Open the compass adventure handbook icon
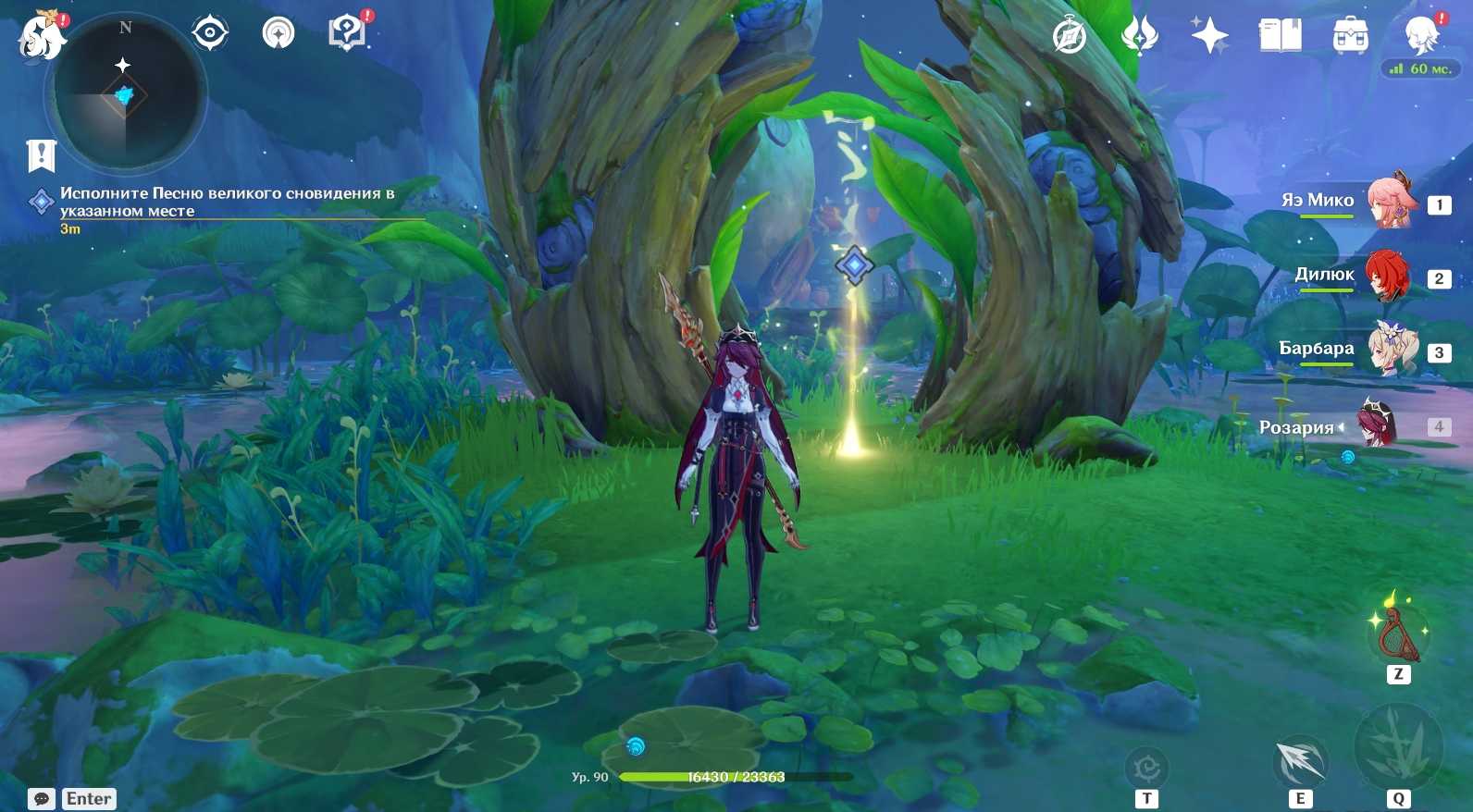This screenshot has height=812, width=1473. pos(1070,36)
